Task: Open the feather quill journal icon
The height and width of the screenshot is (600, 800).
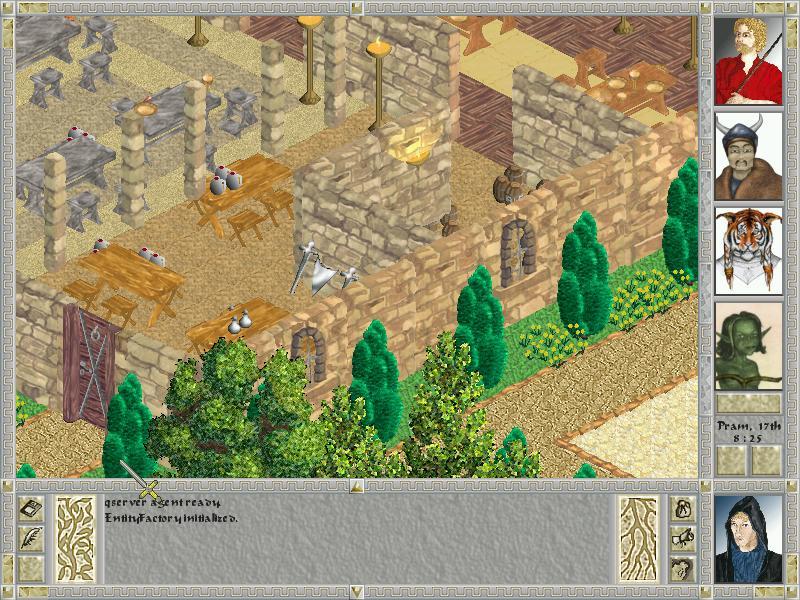Action: (x=31, y=539)
